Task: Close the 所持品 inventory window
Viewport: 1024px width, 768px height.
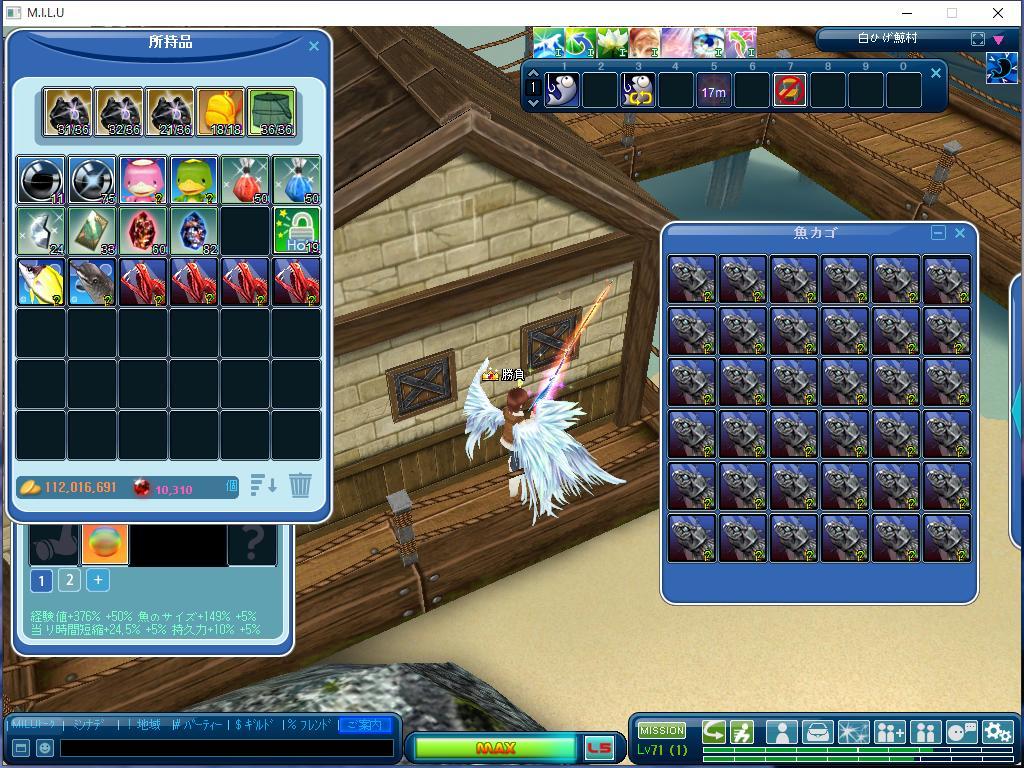Action: (x=314, y=46)
